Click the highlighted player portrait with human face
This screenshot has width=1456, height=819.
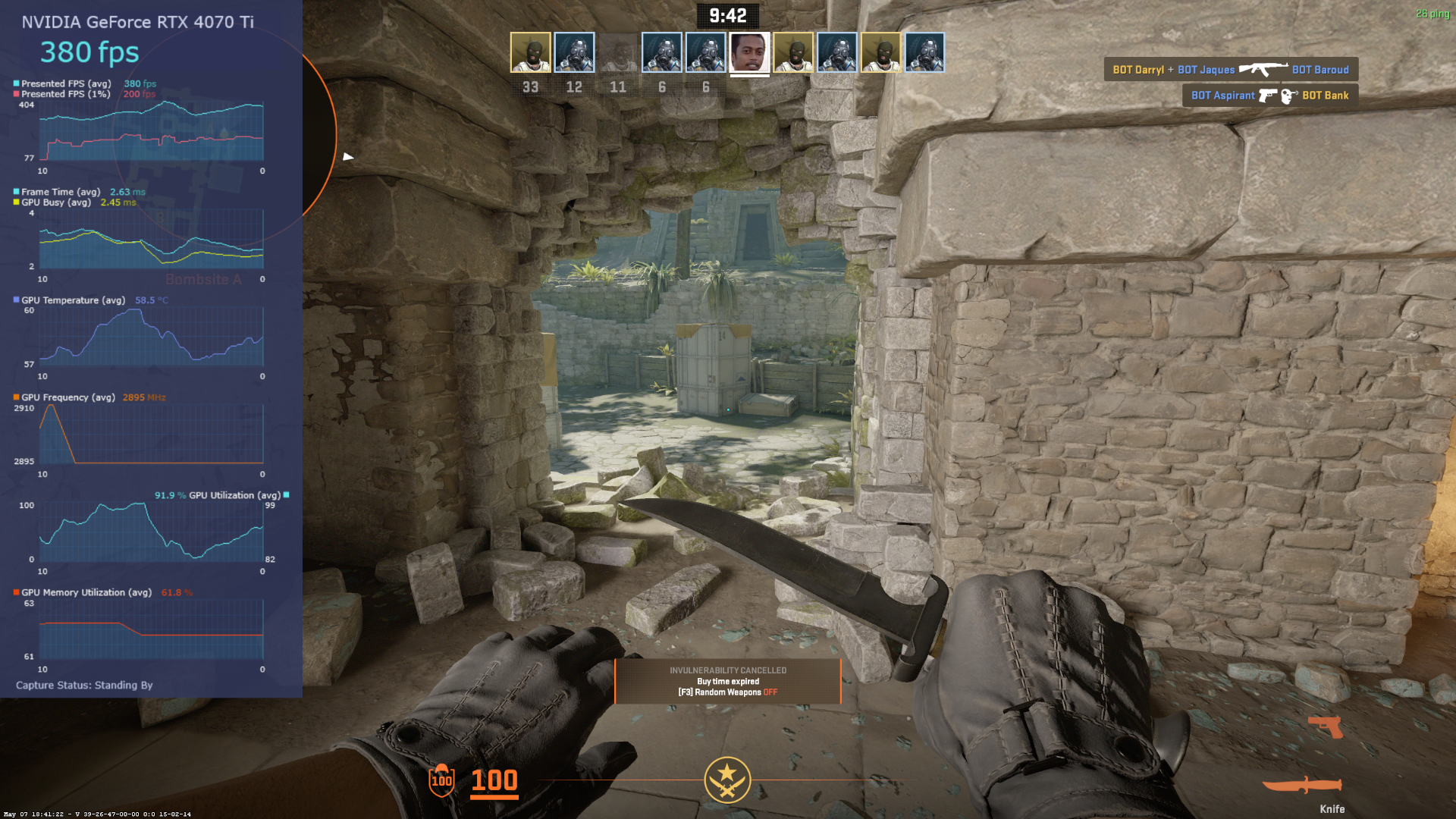click(749, 52)
